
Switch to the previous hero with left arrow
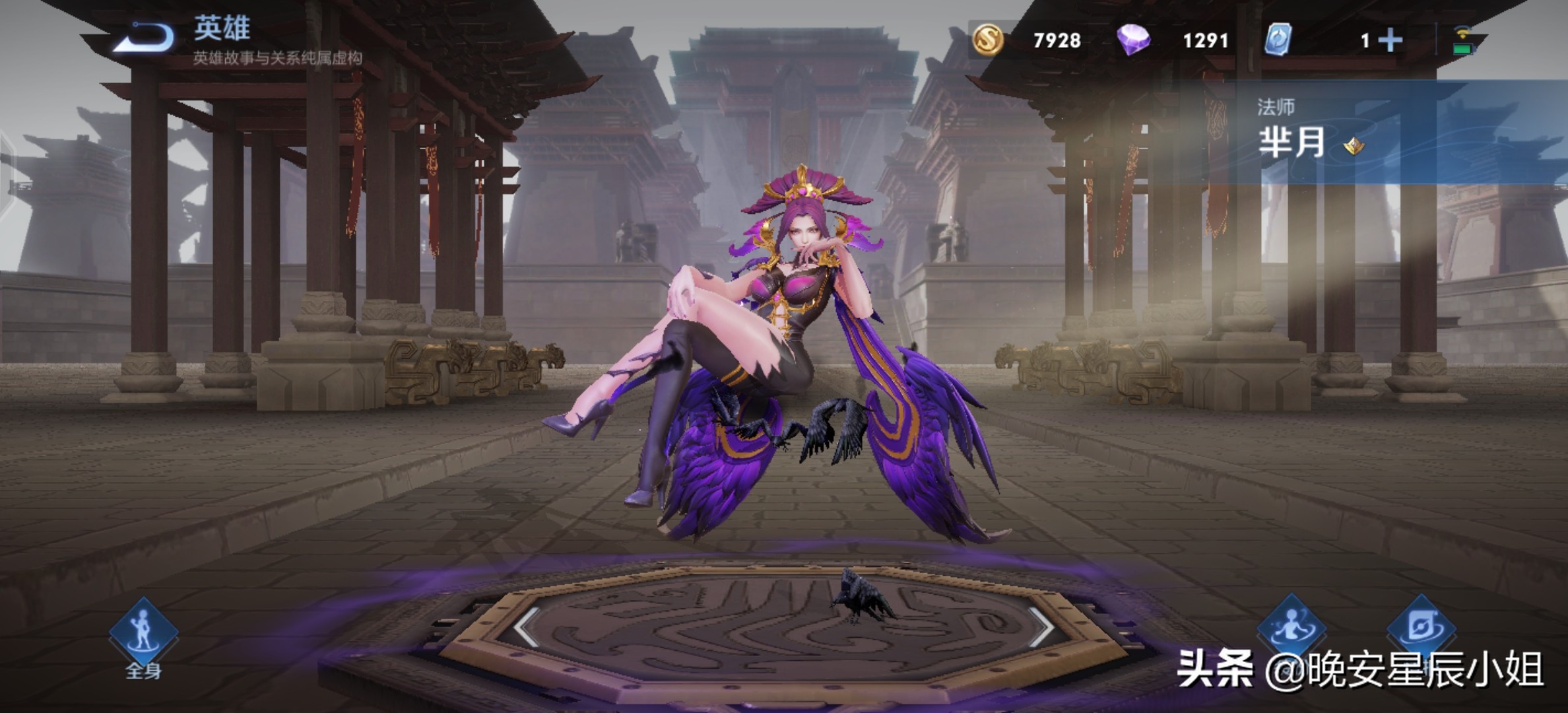click(x=527, y=626)
